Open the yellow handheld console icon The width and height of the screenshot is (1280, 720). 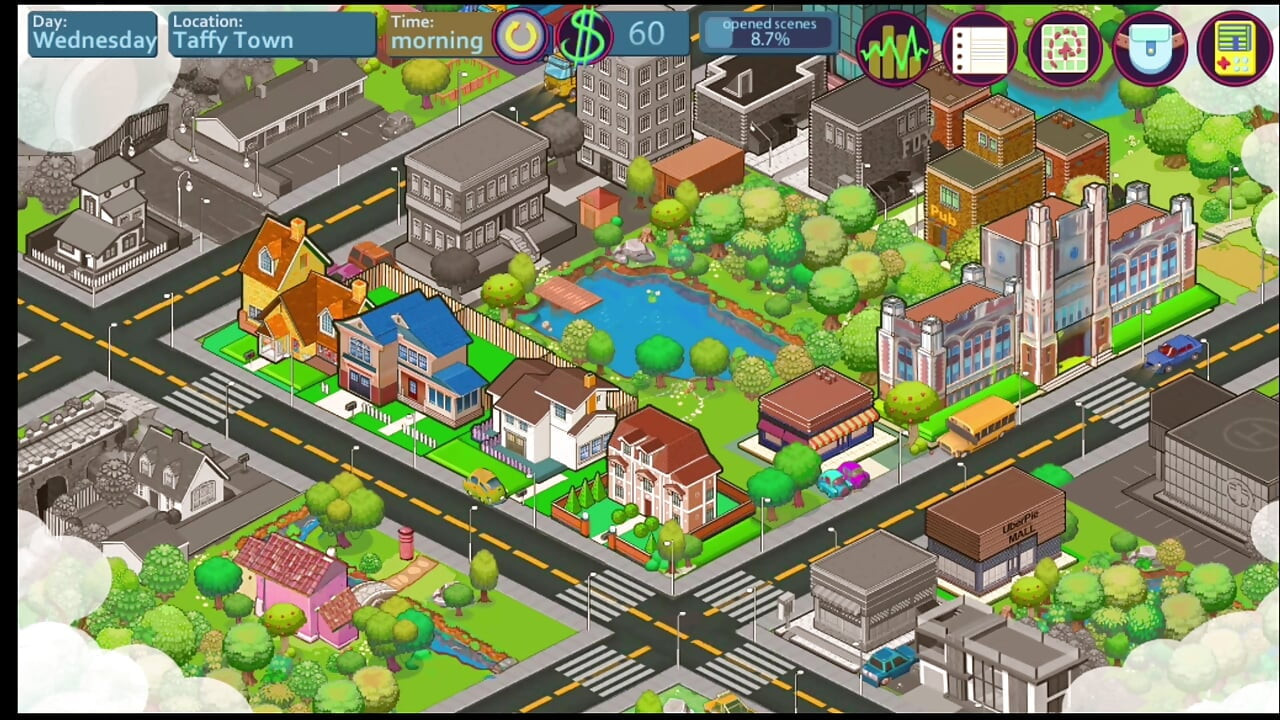click(1234, 48)
